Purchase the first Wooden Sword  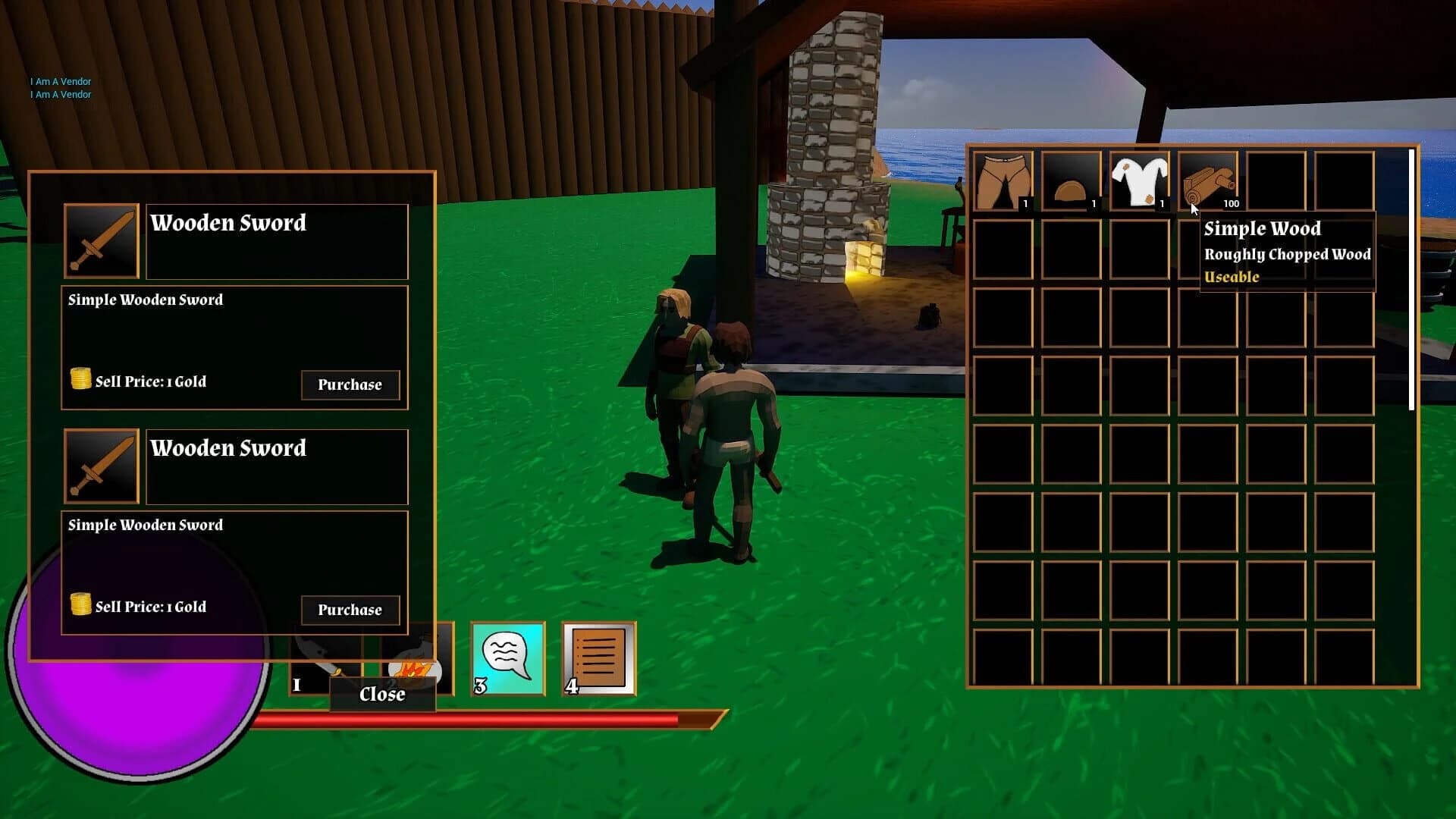[x=350, y=385]
